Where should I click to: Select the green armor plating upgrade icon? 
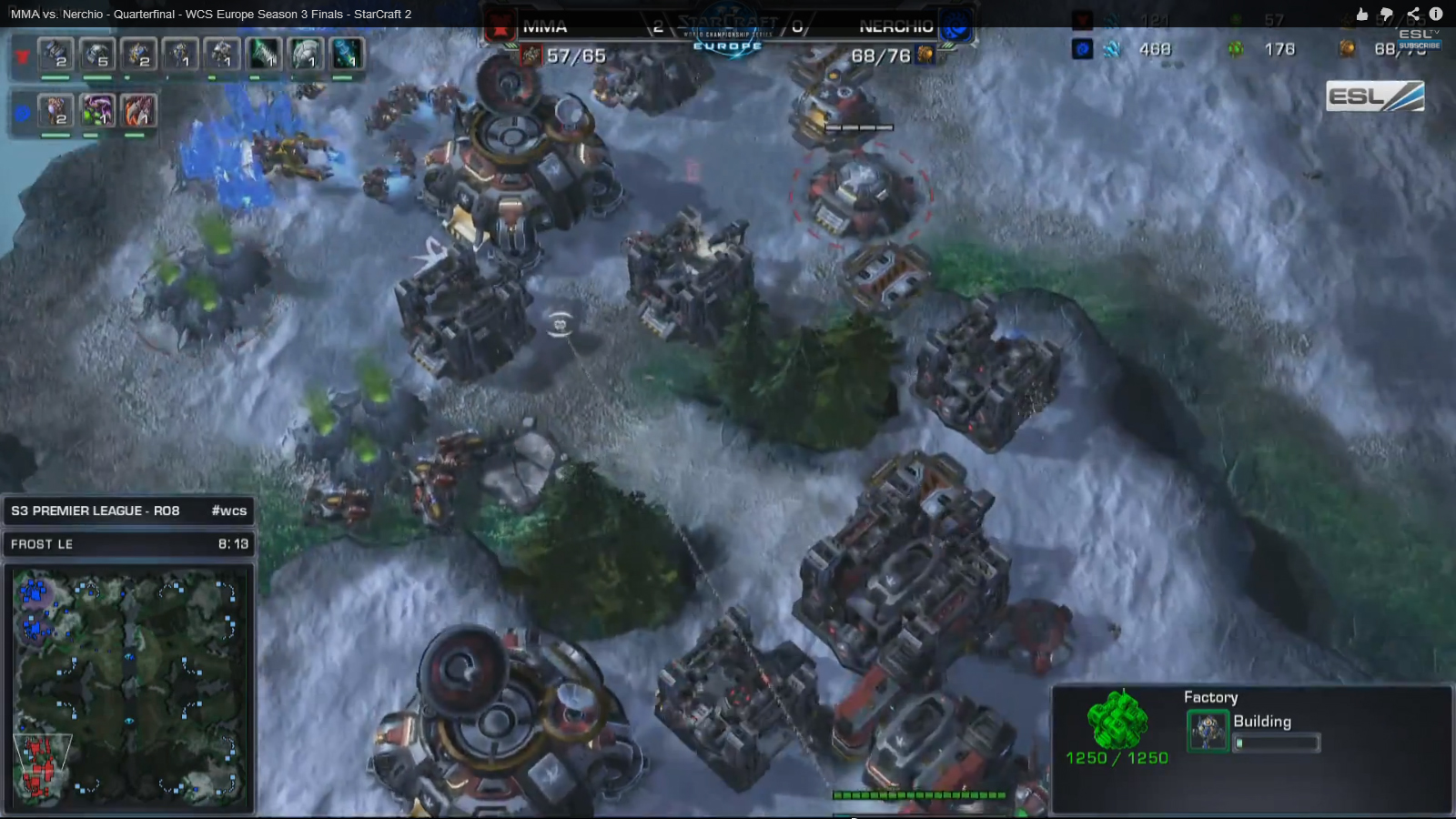click(306, 55)
